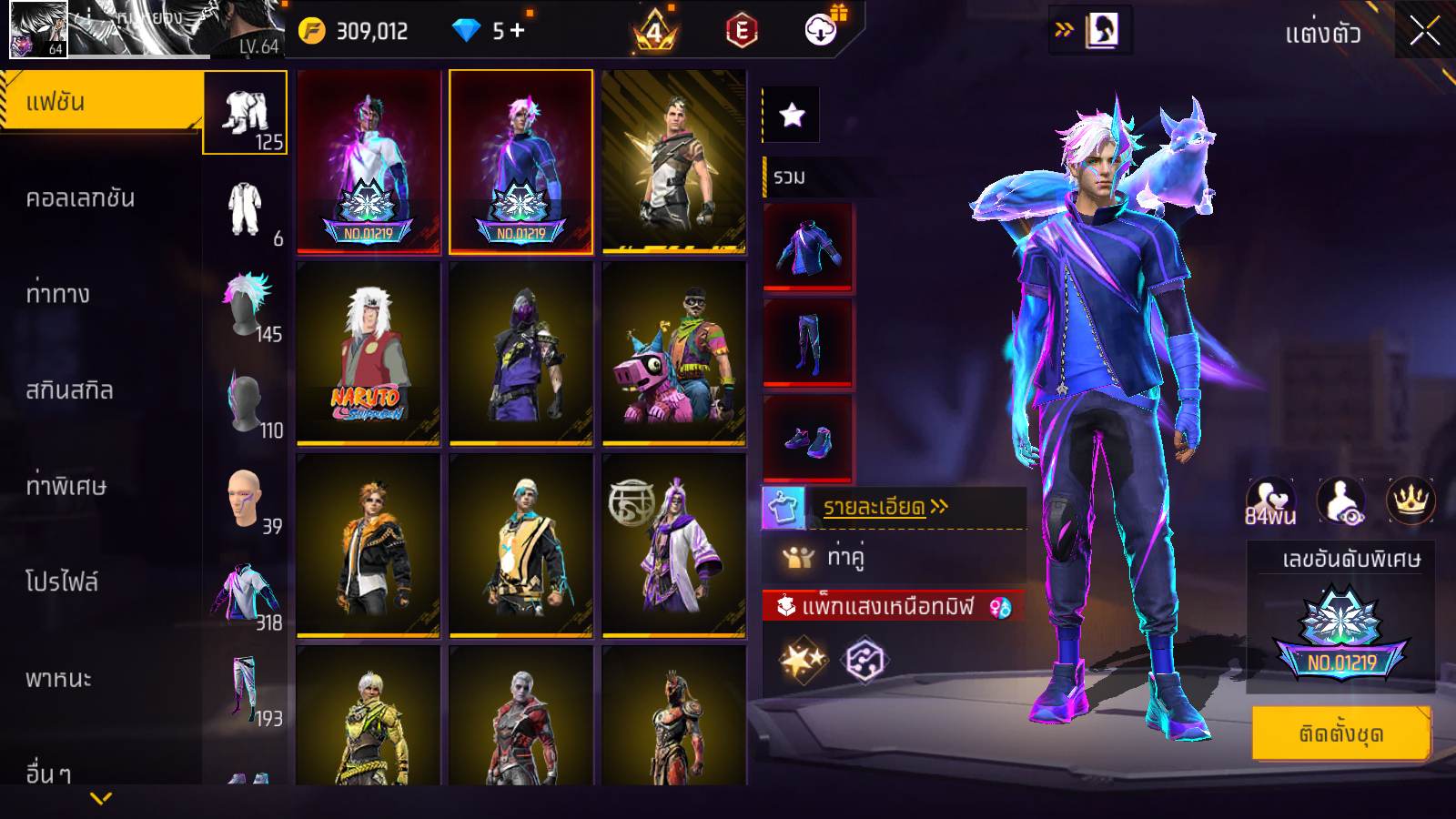Select the sneakers shoes slot
This screenshot has height=819, width=1456.
tap(808, 440)
